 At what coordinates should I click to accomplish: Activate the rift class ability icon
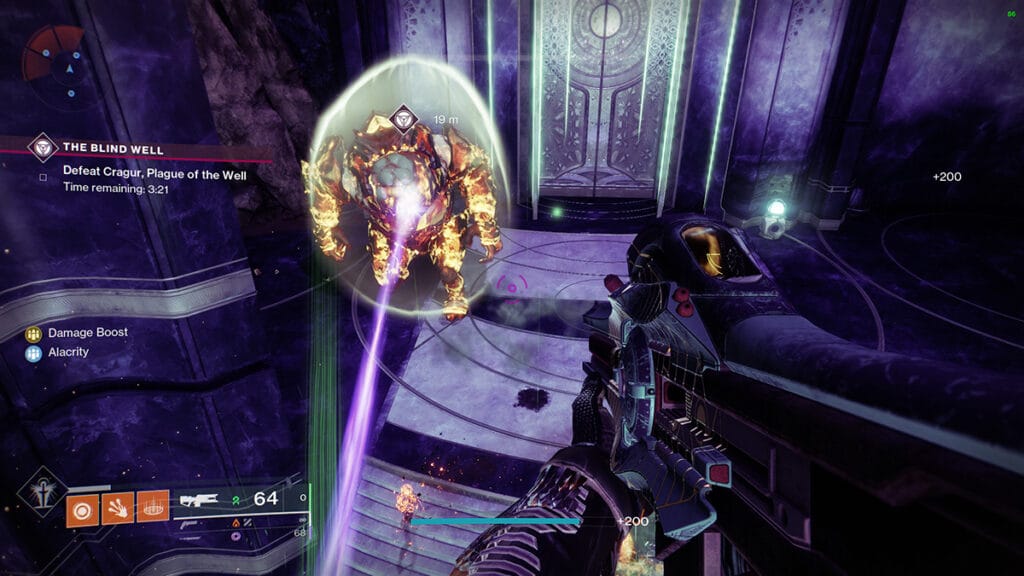(152, 508)
